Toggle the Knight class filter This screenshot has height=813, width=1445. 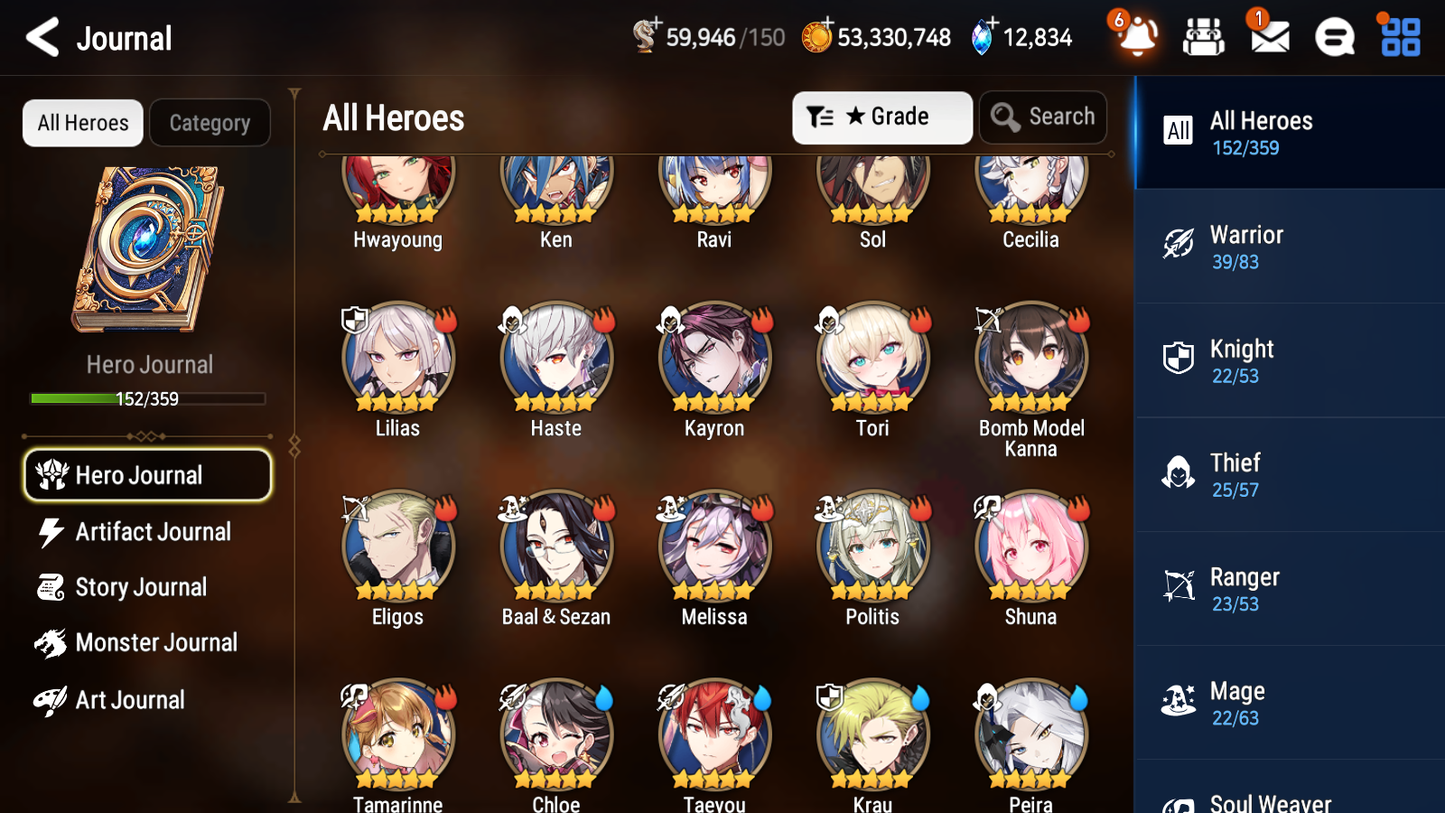[x=1289, y=360]
